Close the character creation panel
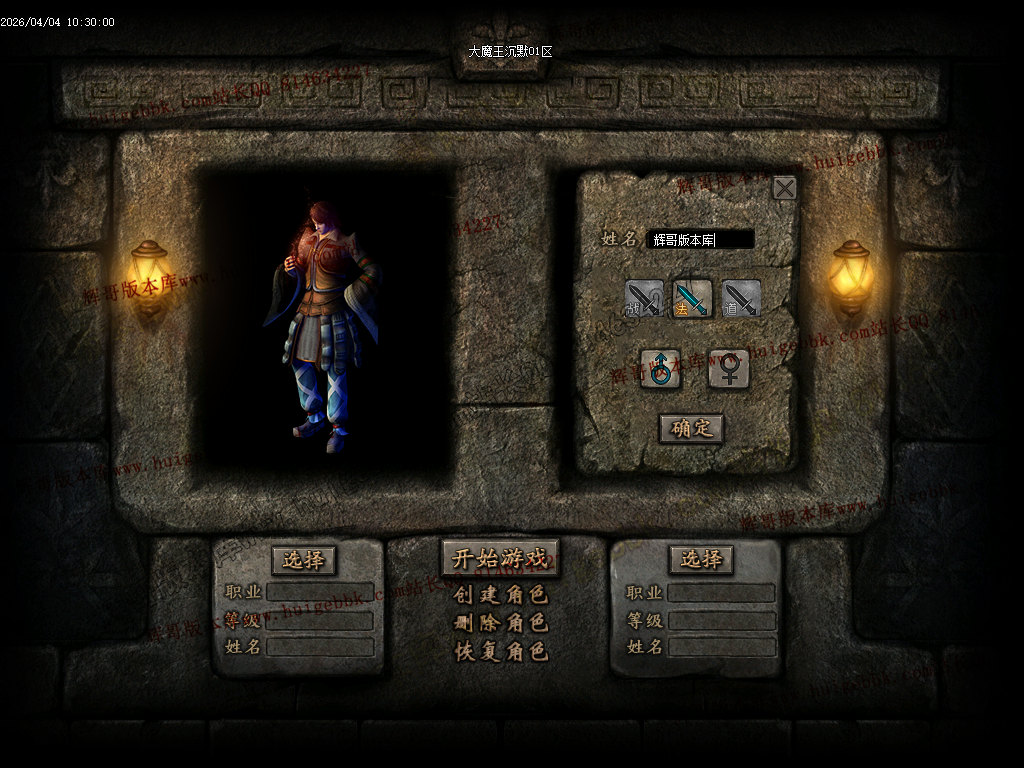 click(785, 188)
